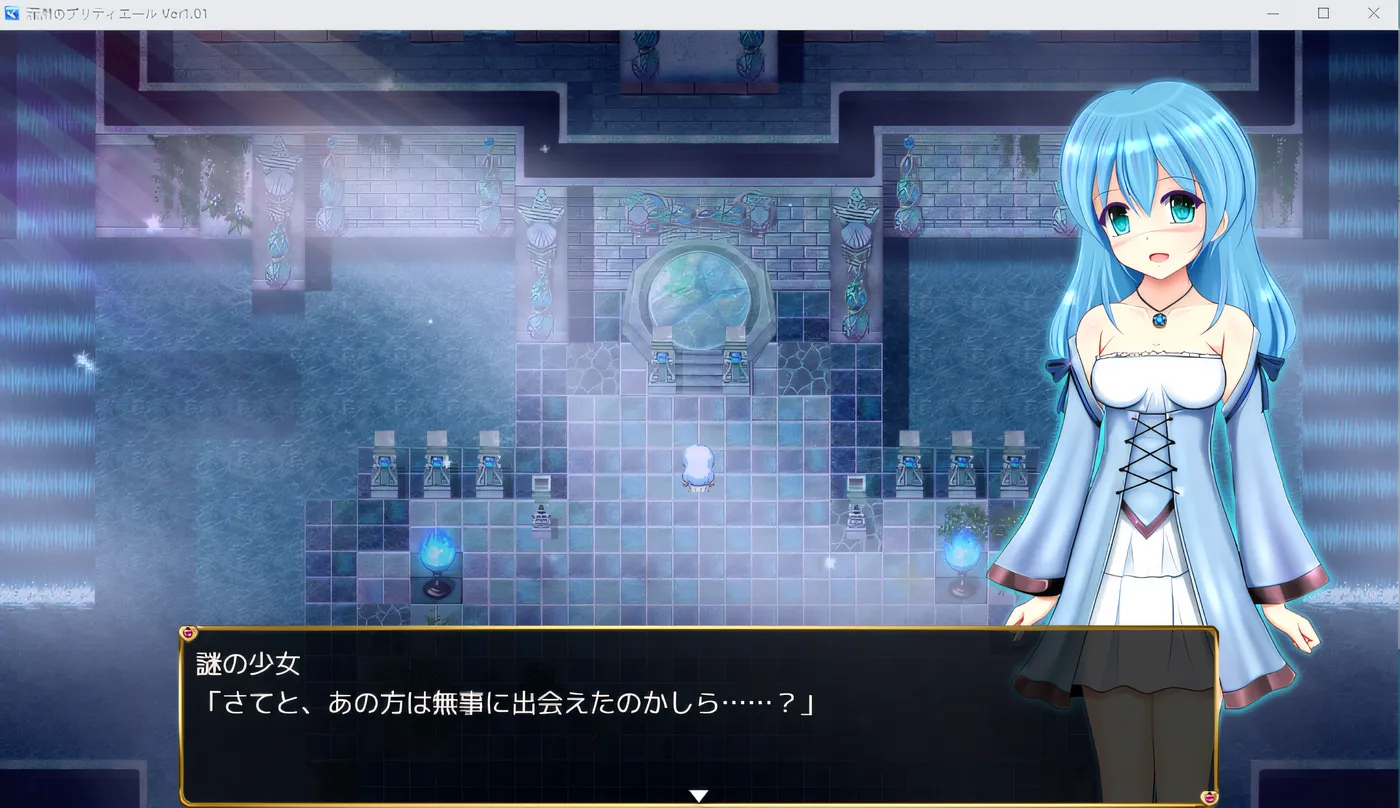
Task: Click the heart emblem on the dialogue box top-left
Action: tap(188, 630)
